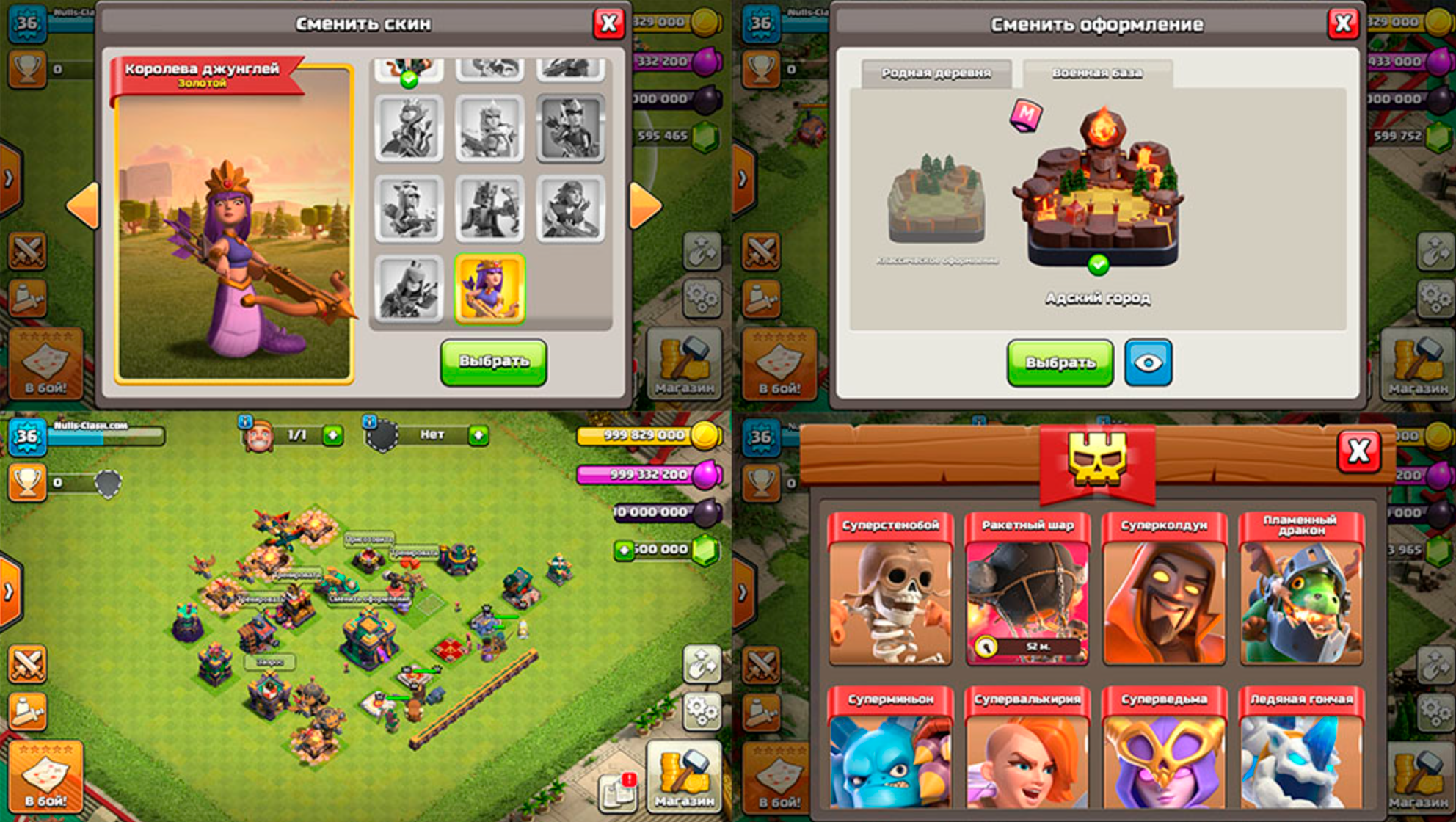Viewport: 1456px width, 822px height.
Task: Pick the classic scenery thumbnail
Action: point(936,200)
